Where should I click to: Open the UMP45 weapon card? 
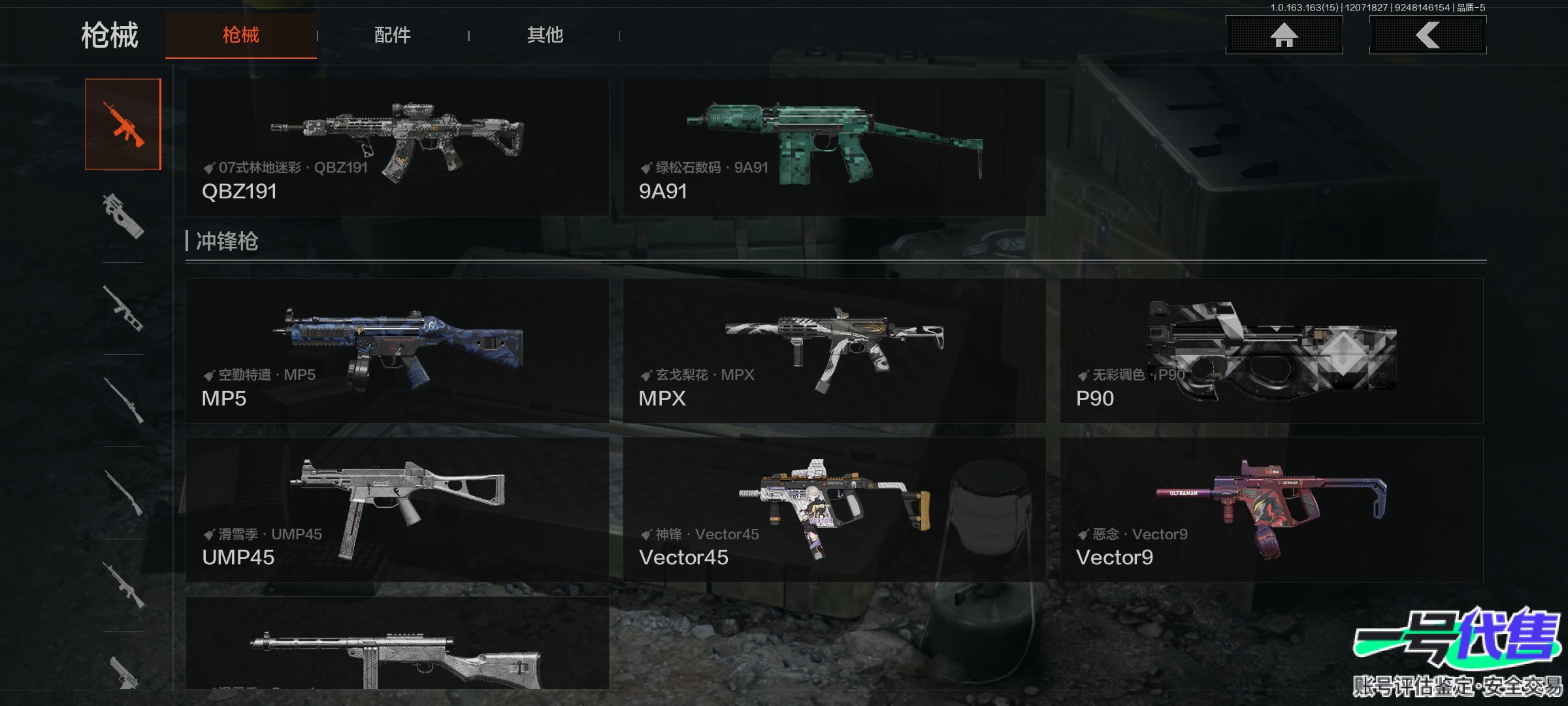[397, 509]
